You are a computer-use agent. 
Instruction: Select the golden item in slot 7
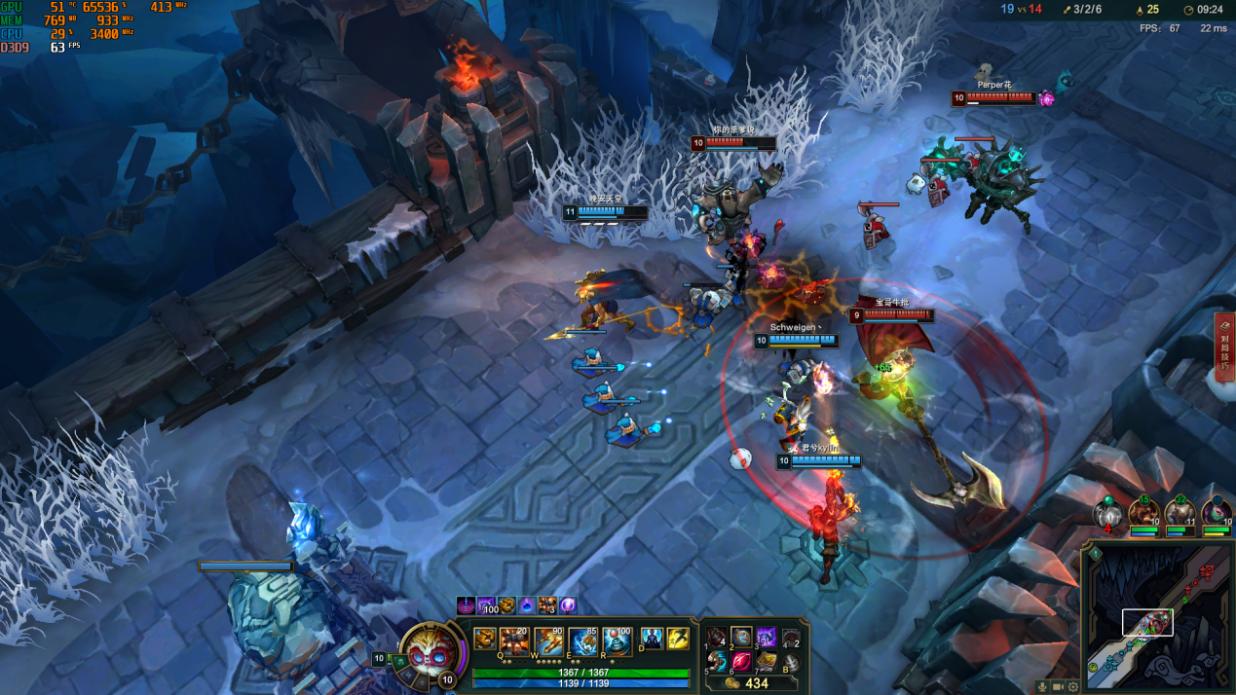[x=766, y=661]
